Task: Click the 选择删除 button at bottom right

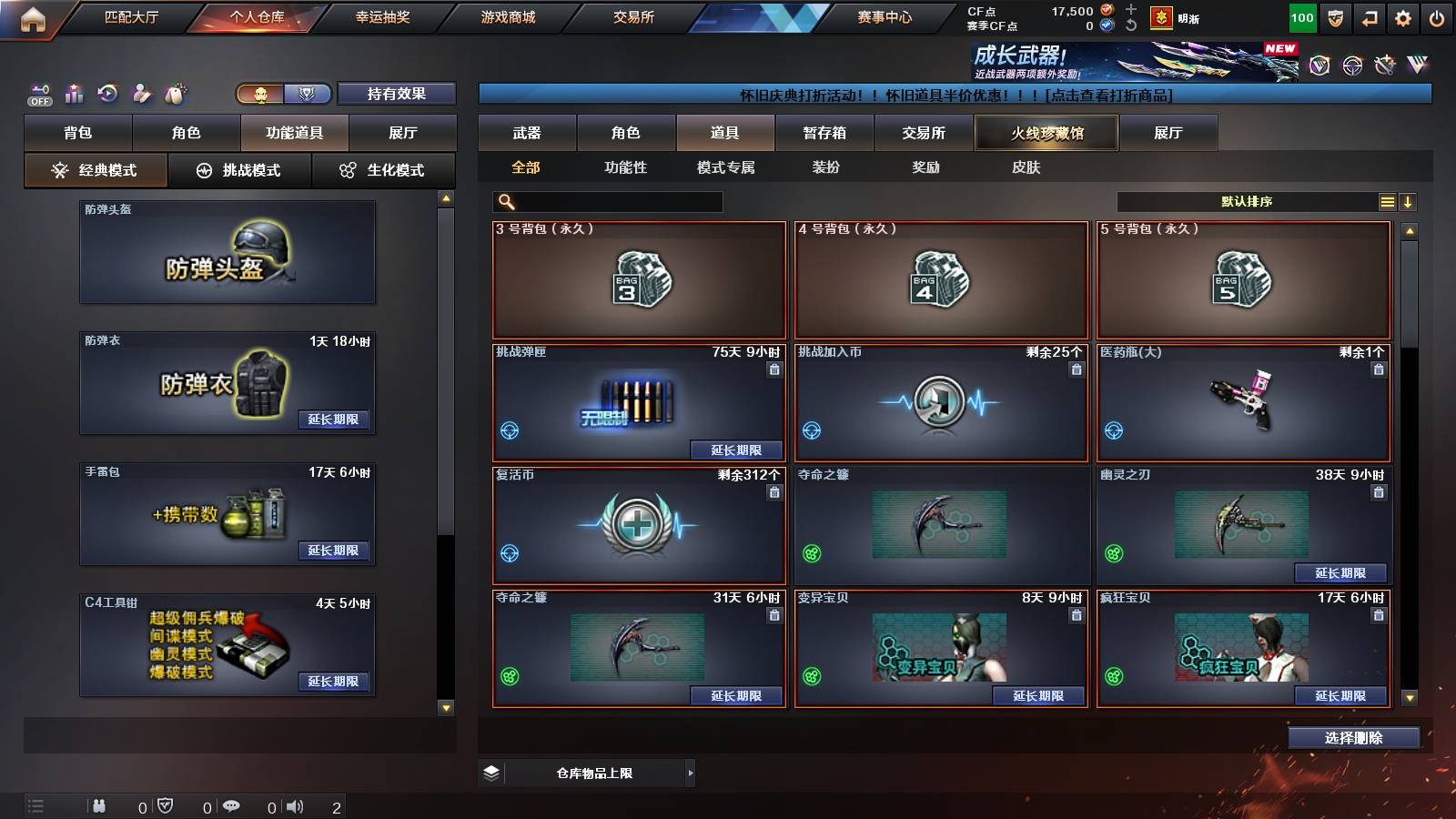Action: click(x=1354, y=738)
